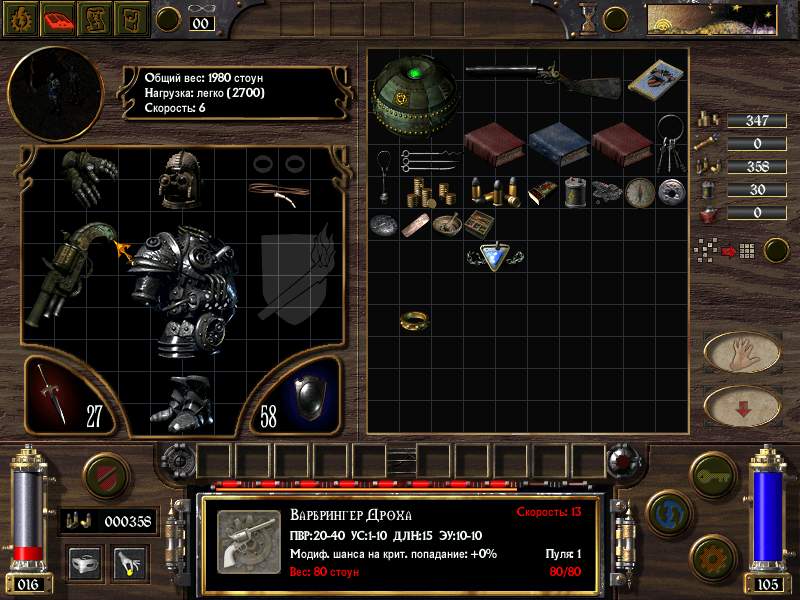800x600 pixels.
Task: Open the world map scroll button
Action: click(96, 17)
